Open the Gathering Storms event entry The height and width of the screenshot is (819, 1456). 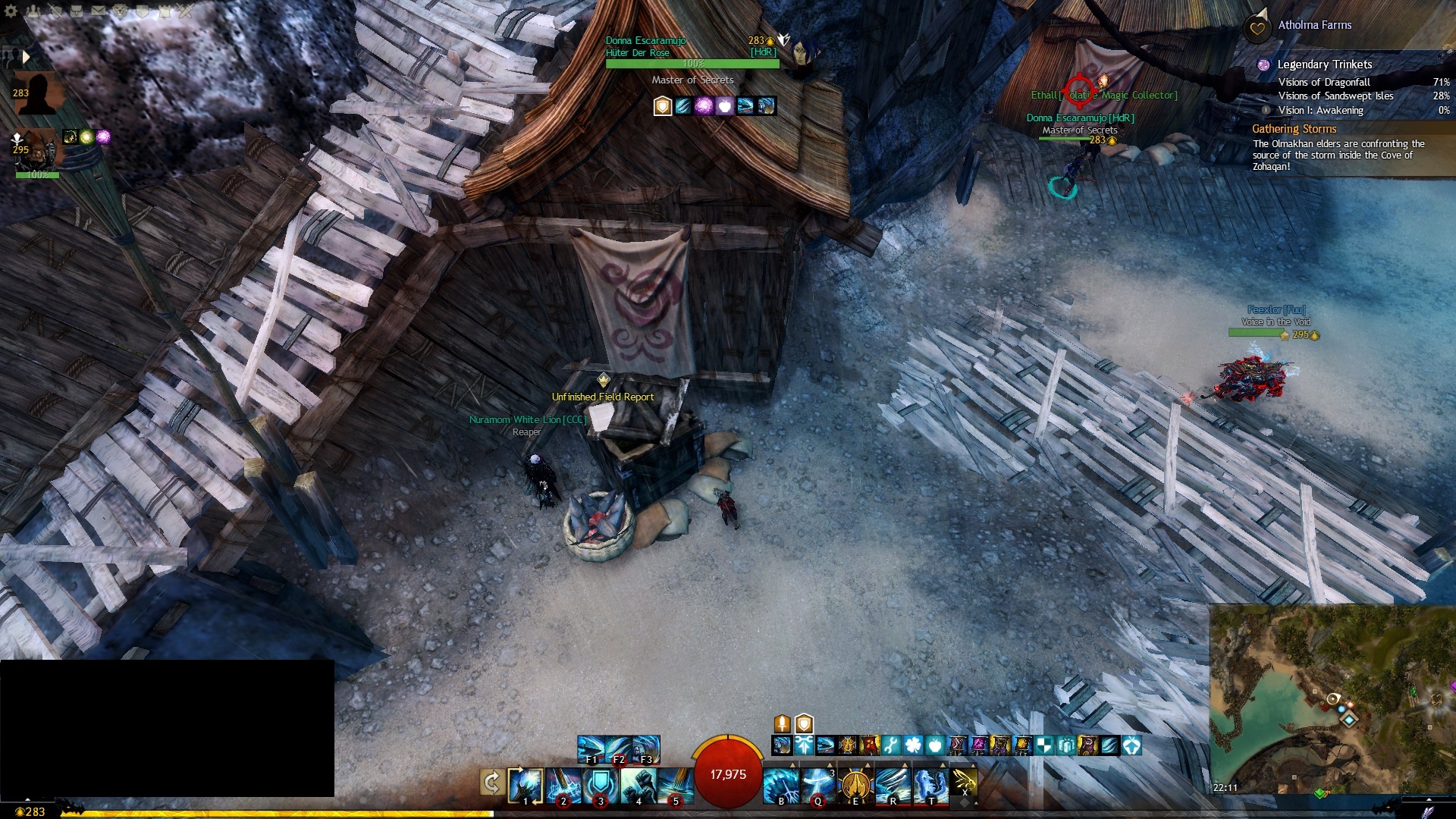point(1294,129)
